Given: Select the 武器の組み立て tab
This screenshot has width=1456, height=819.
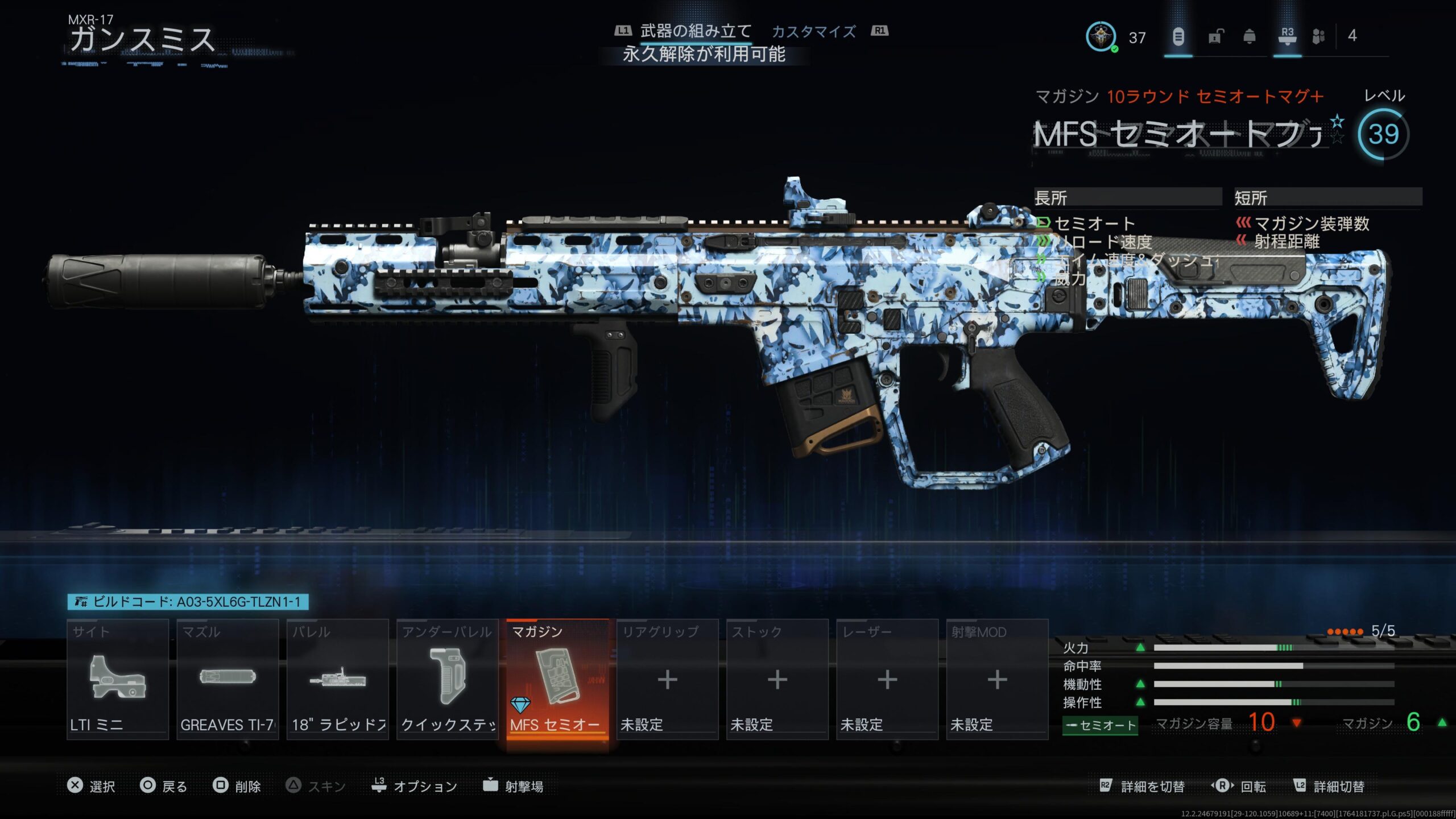Looking at the screenshot, I should (x=696, y=32).
